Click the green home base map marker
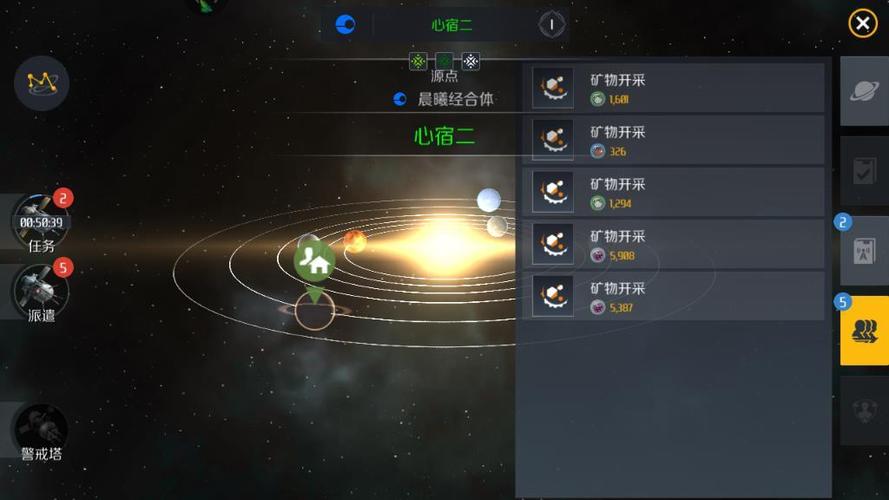Image resolution: width=889 pixels, height=500 pixels. [315, 264]
